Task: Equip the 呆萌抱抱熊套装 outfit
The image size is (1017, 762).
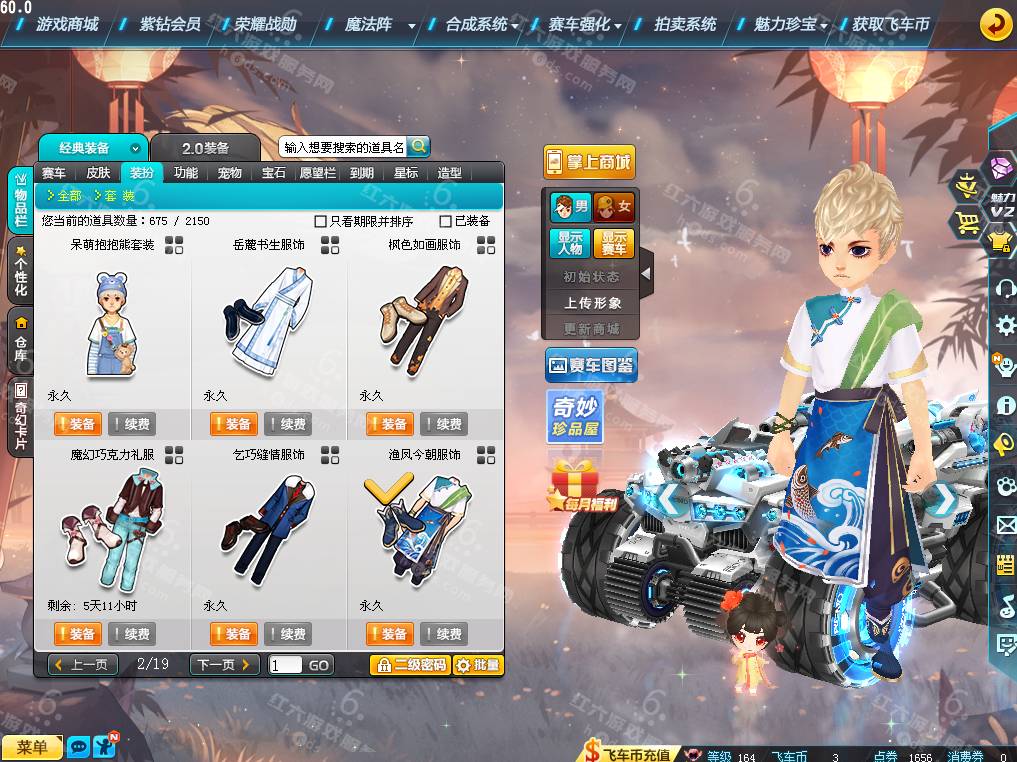Action: pos(77,424)
